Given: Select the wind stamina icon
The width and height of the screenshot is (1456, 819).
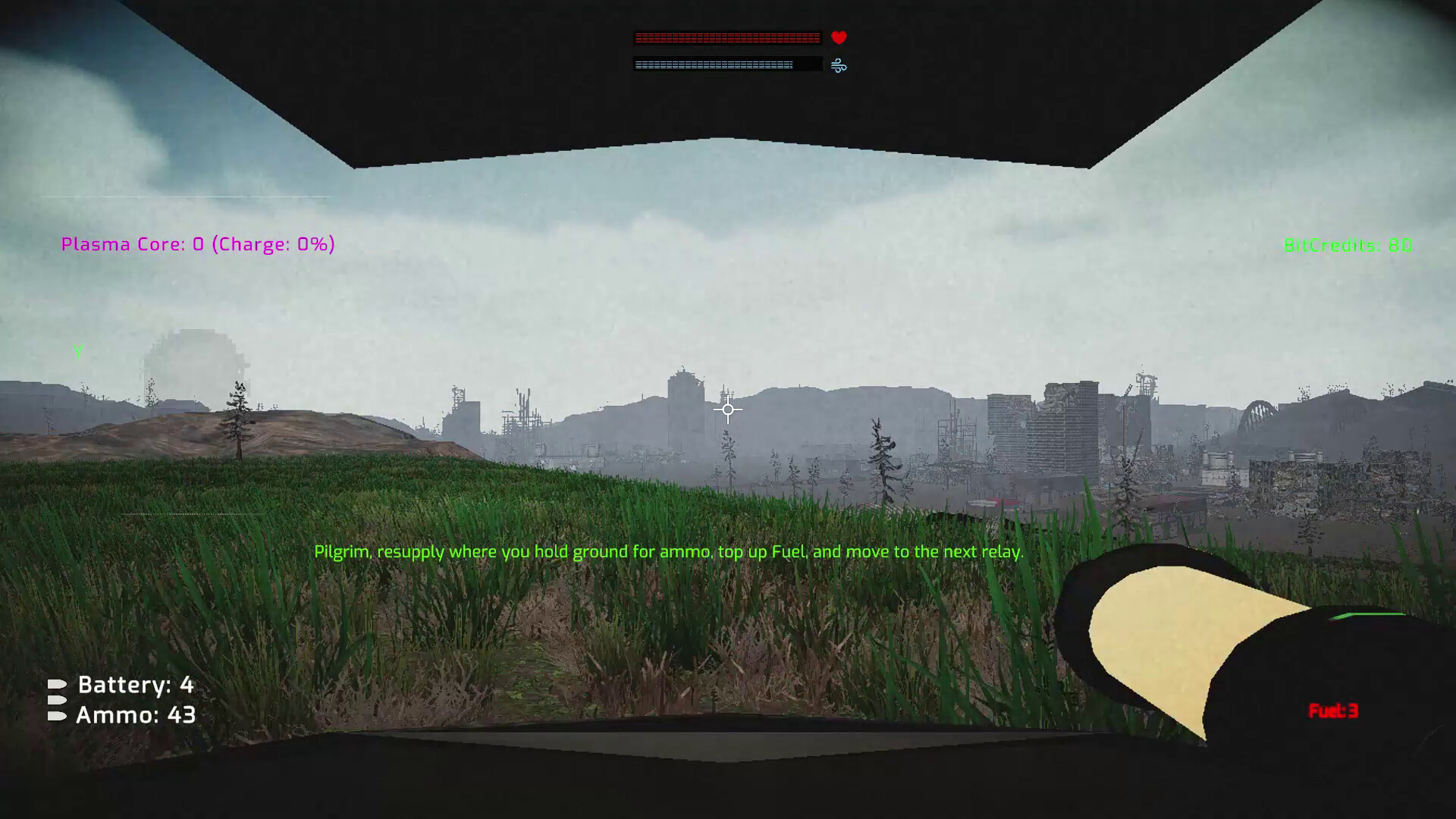Looking at the screenshot, I should [x=837, y=65].
